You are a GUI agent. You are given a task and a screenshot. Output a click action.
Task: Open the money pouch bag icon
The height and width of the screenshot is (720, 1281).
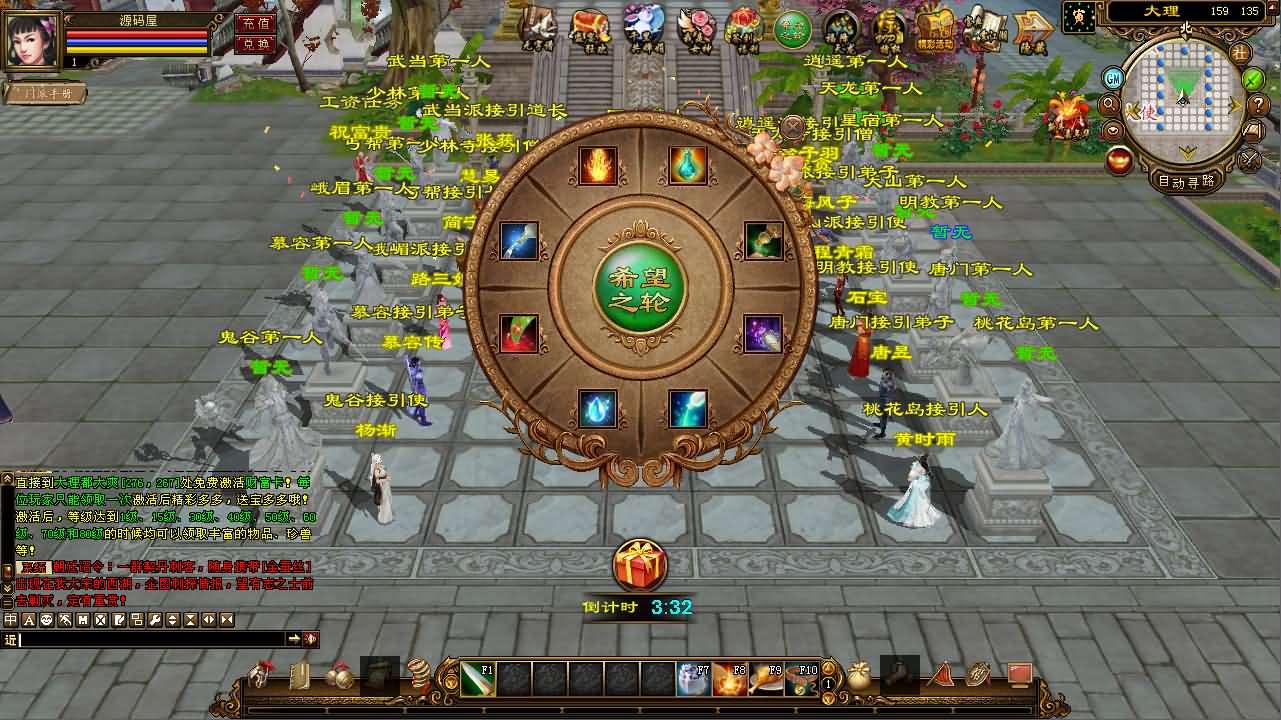coord(859,677)
